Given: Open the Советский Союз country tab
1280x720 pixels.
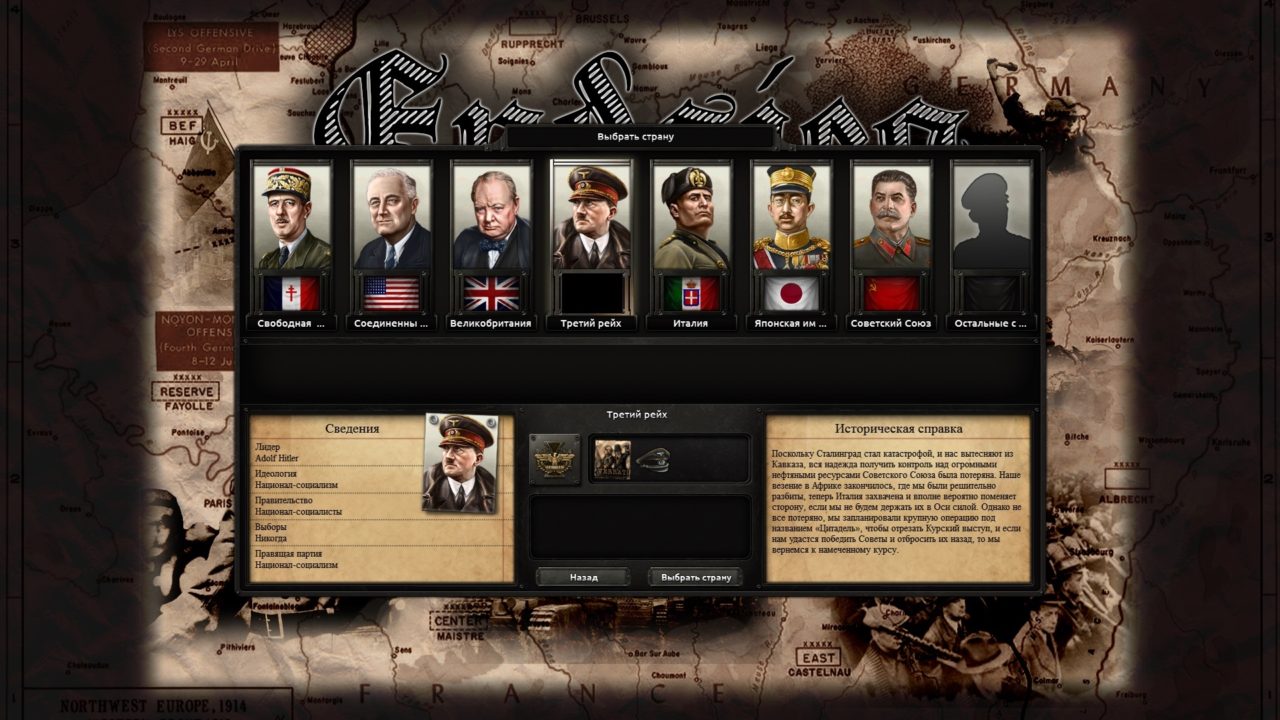Looking at the screenshot, I should (x=889, y=324).
